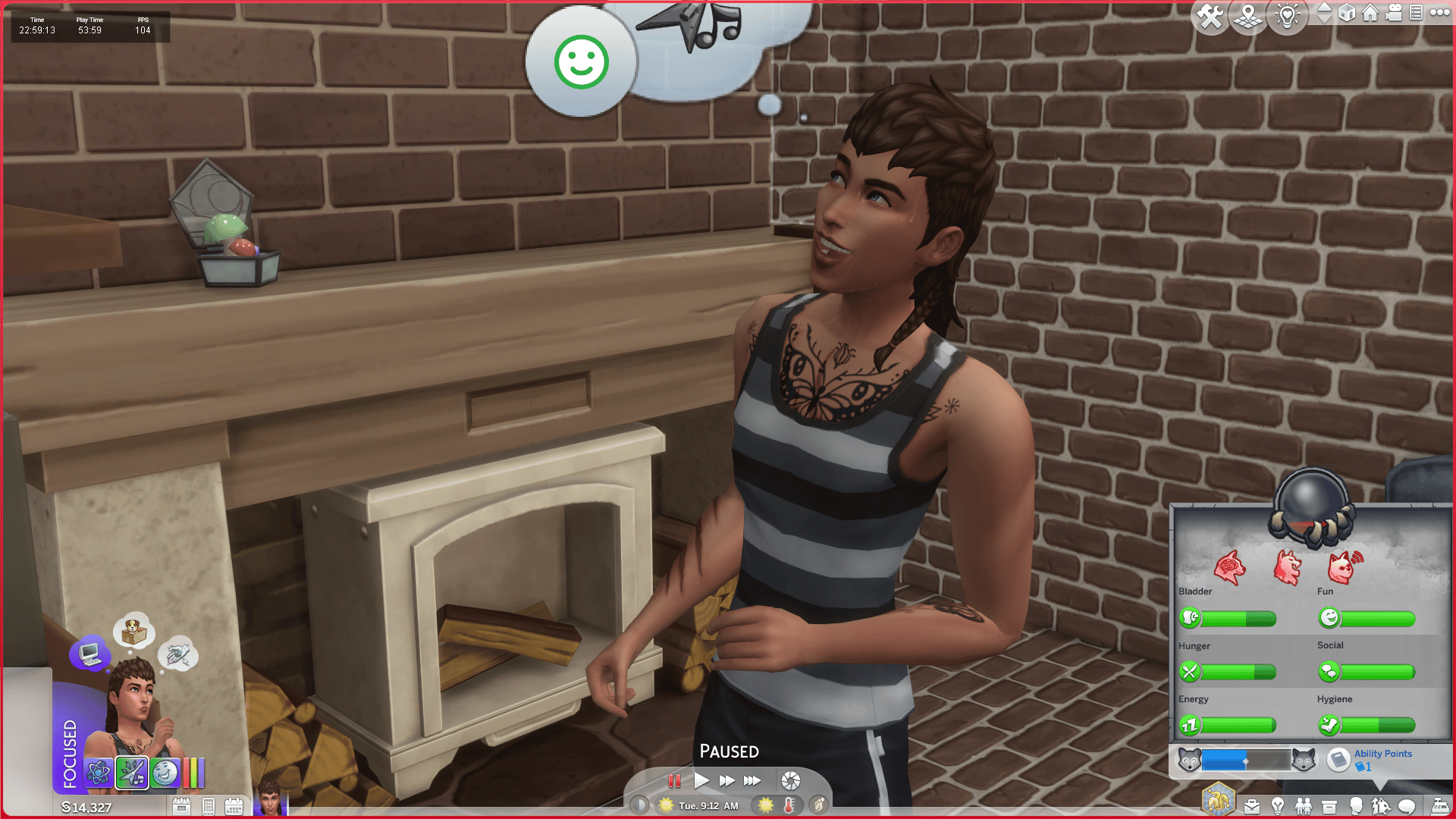Open the Relationships panel tab
The image size is (1456, 819).
1304,806
